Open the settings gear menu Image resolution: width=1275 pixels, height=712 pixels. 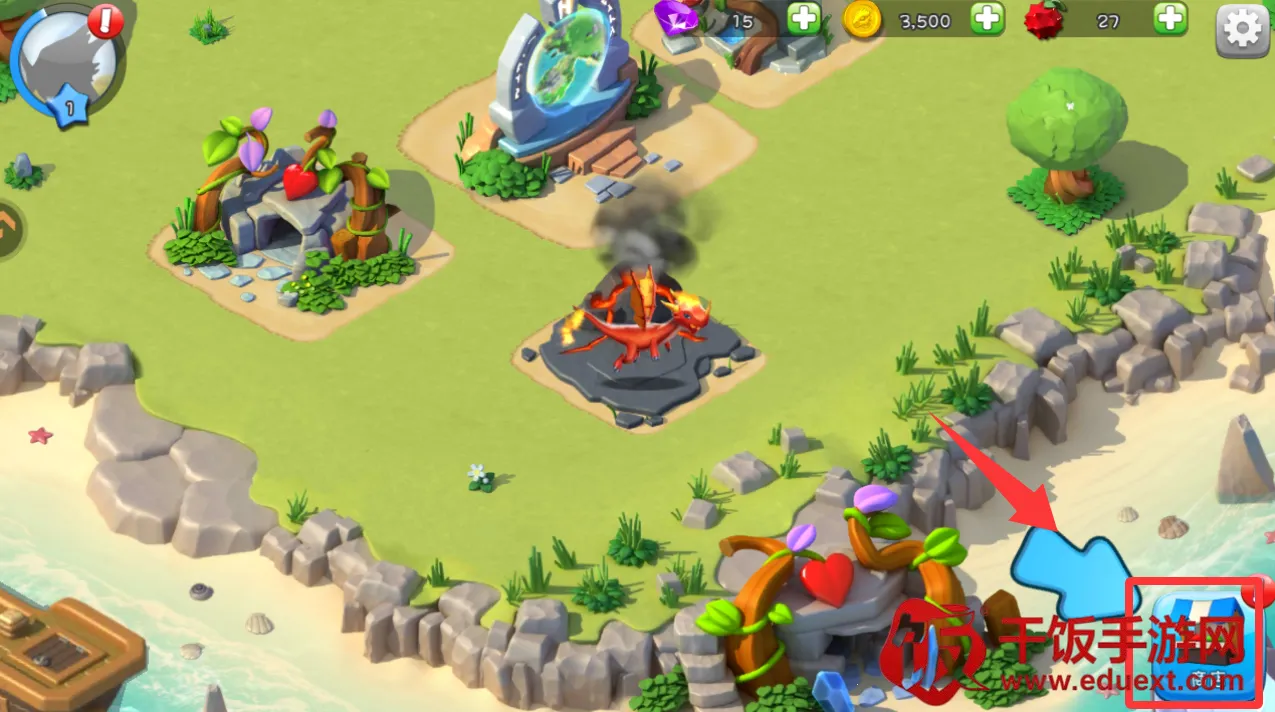point(1241,30)
